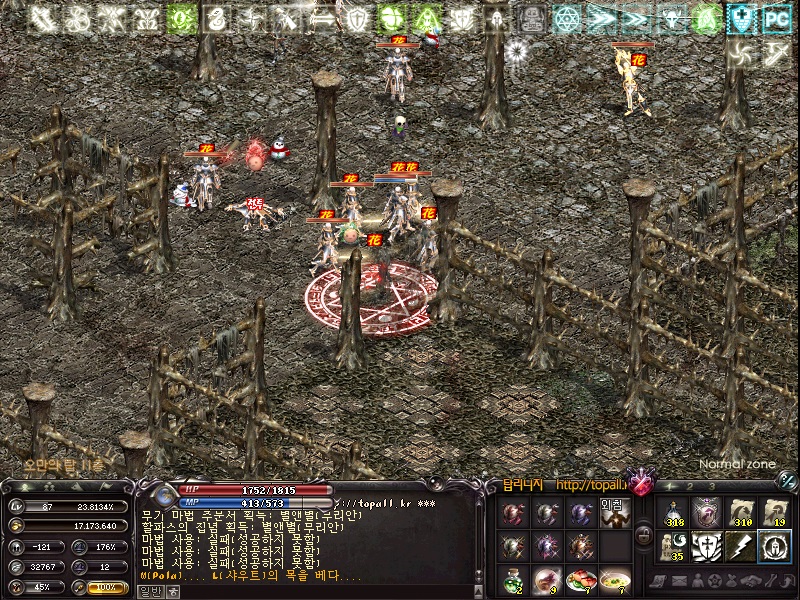Screen dimensions: 800x600
Task: Use the blue potion with count 318
Action: click(x=674, y=512)
